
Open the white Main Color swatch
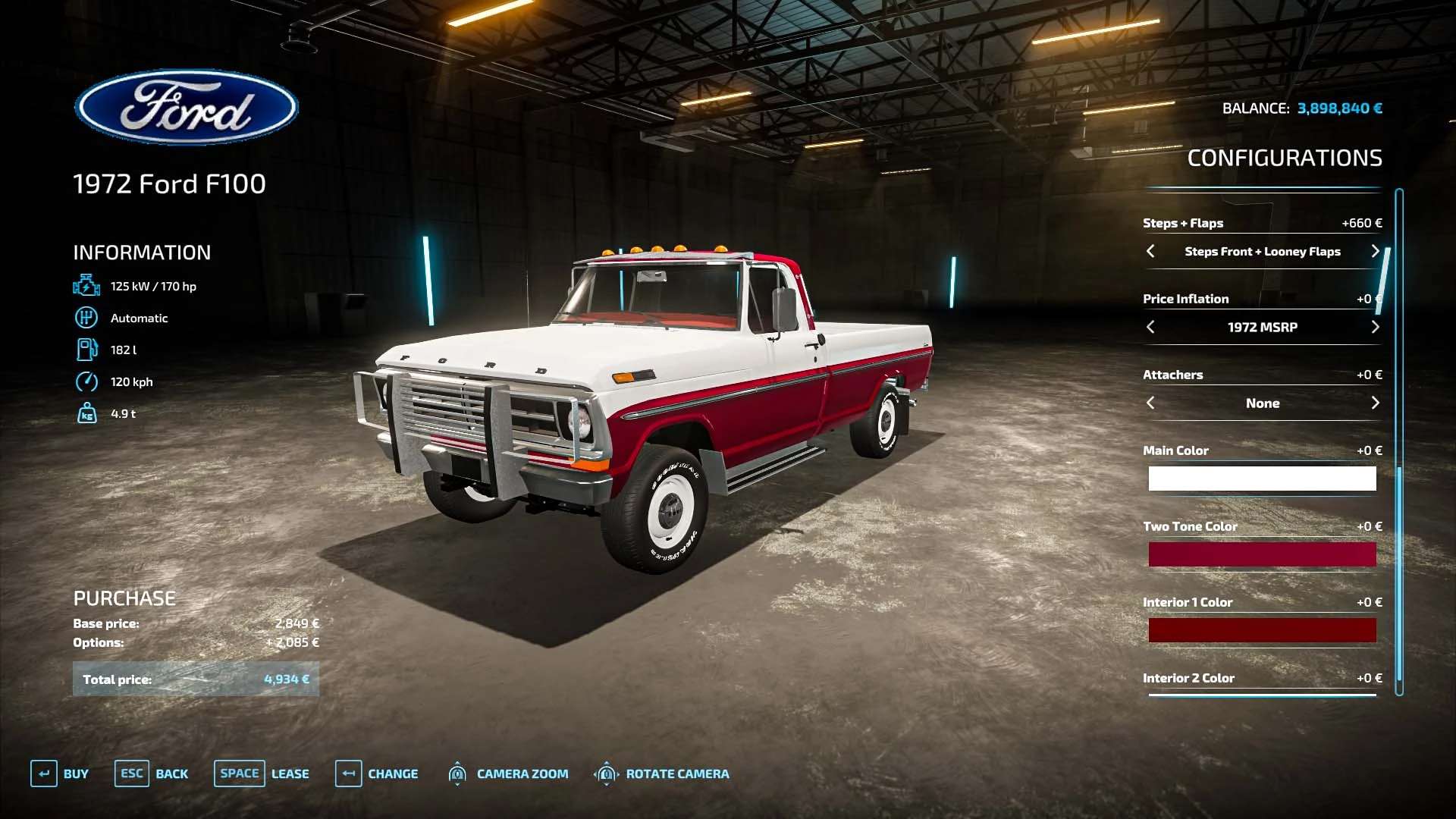pos(1262,479)
